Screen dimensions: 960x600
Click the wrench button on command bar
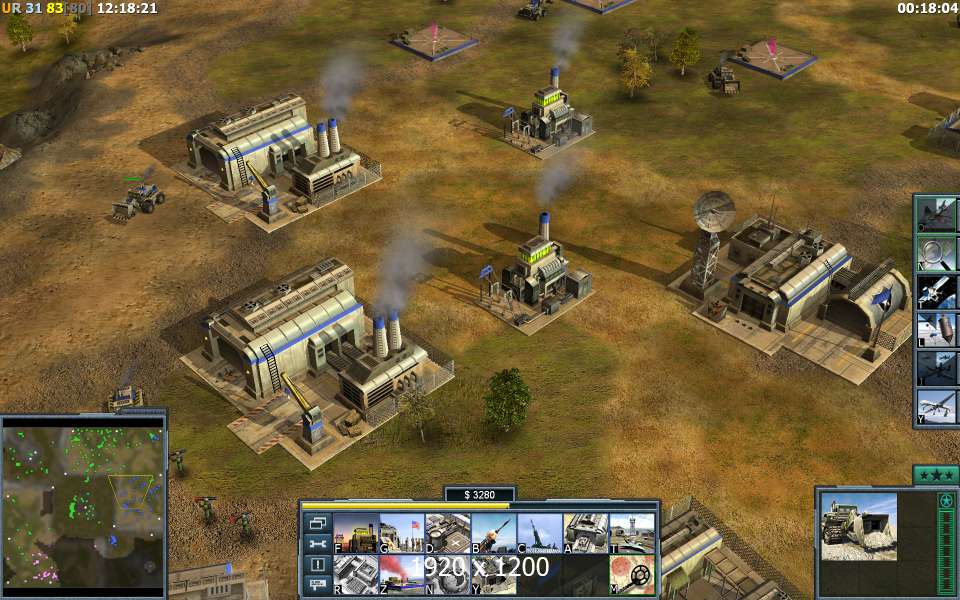click(x=319, y=544)
